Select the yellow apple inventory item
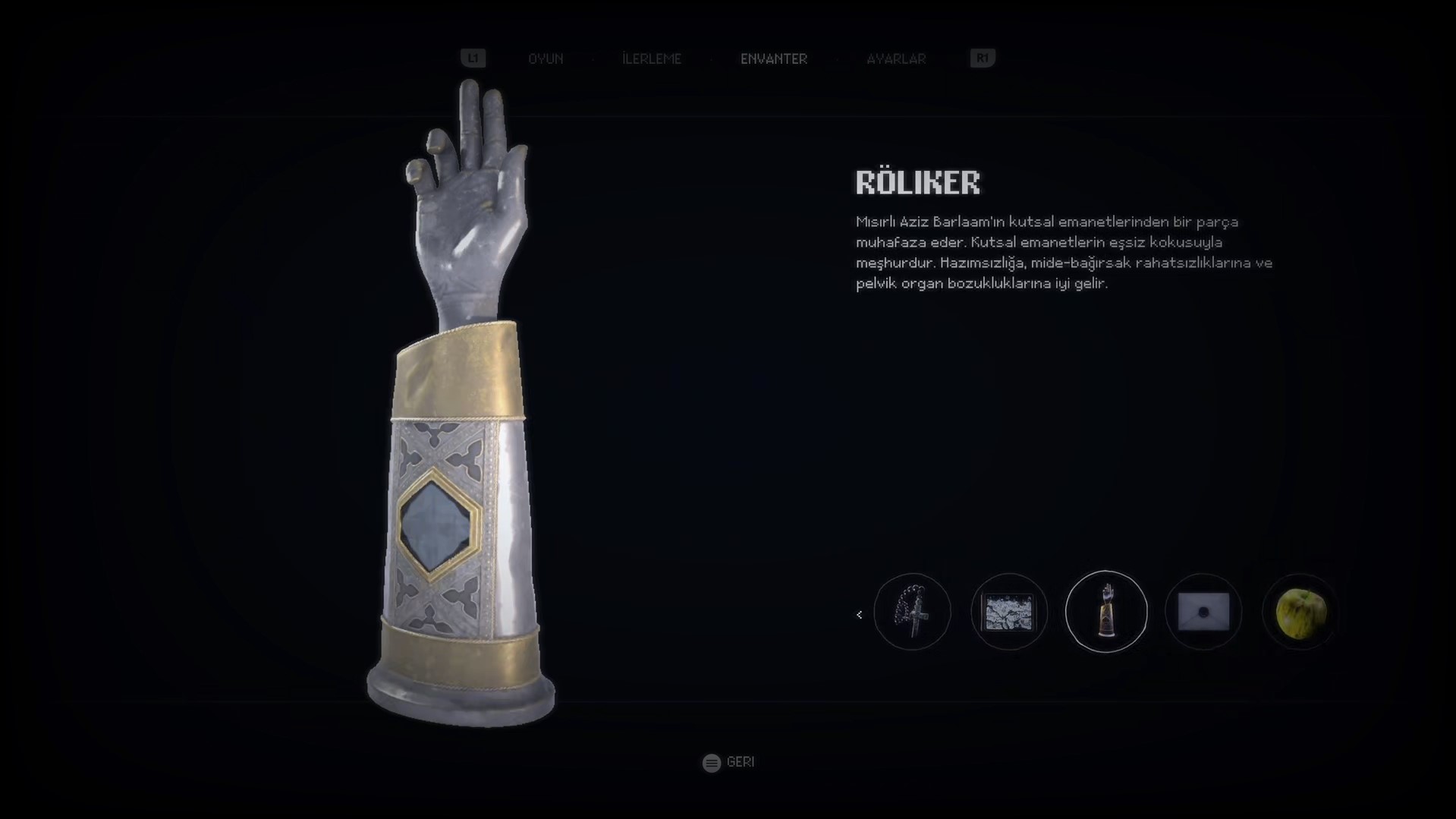The width and height of the screenshot is (1456, 819). [1300, 612]
